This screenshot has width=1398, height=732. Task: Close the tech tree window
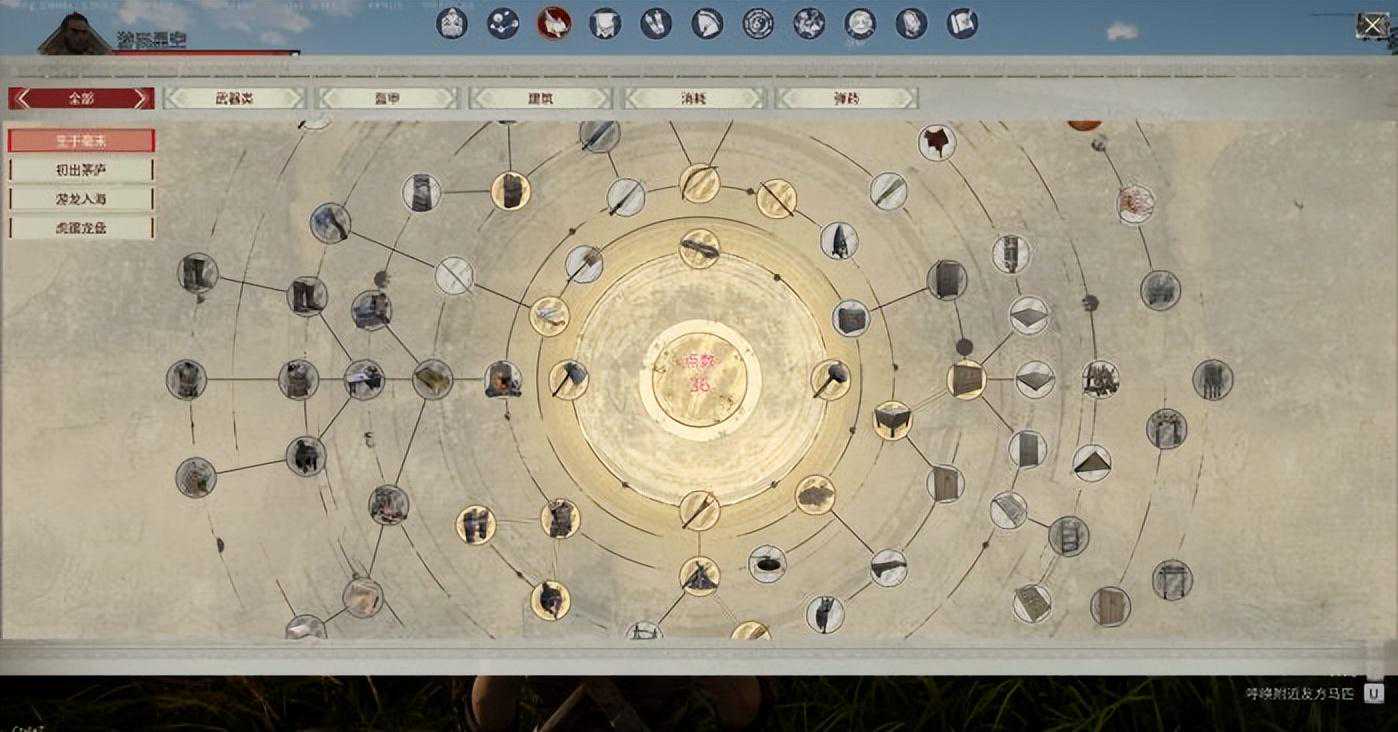point(1372,26)
